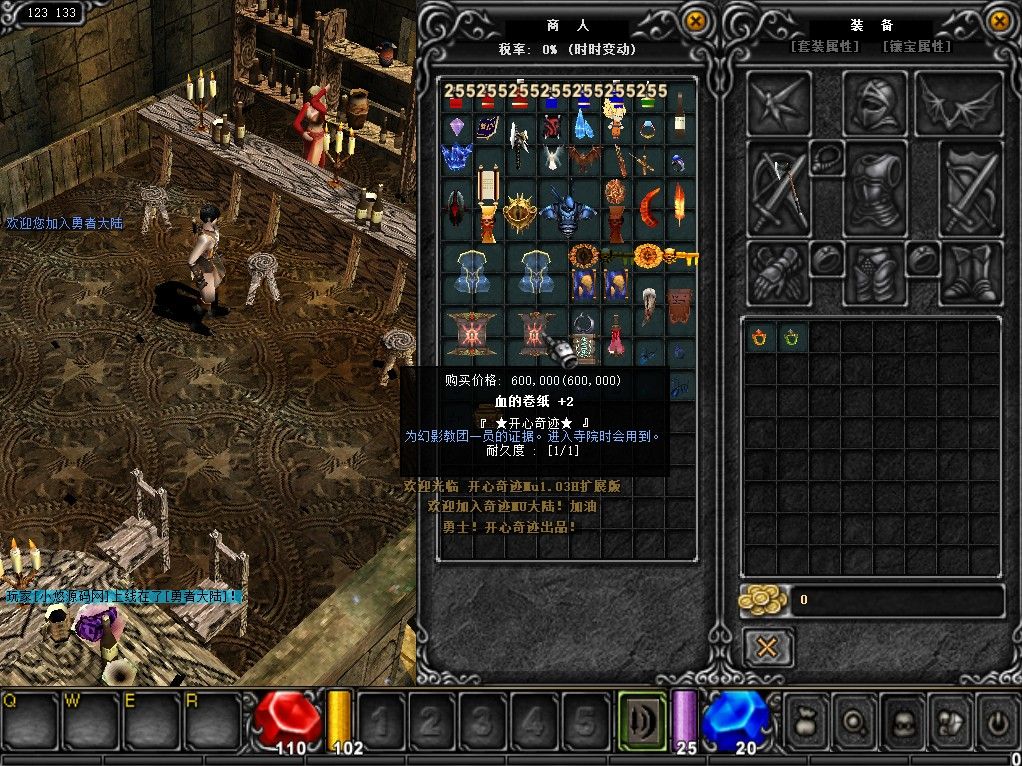The height and width of the screenshot is (766, 1022).
Task: Select the pendant necklace slot
Action: [826, 158]
